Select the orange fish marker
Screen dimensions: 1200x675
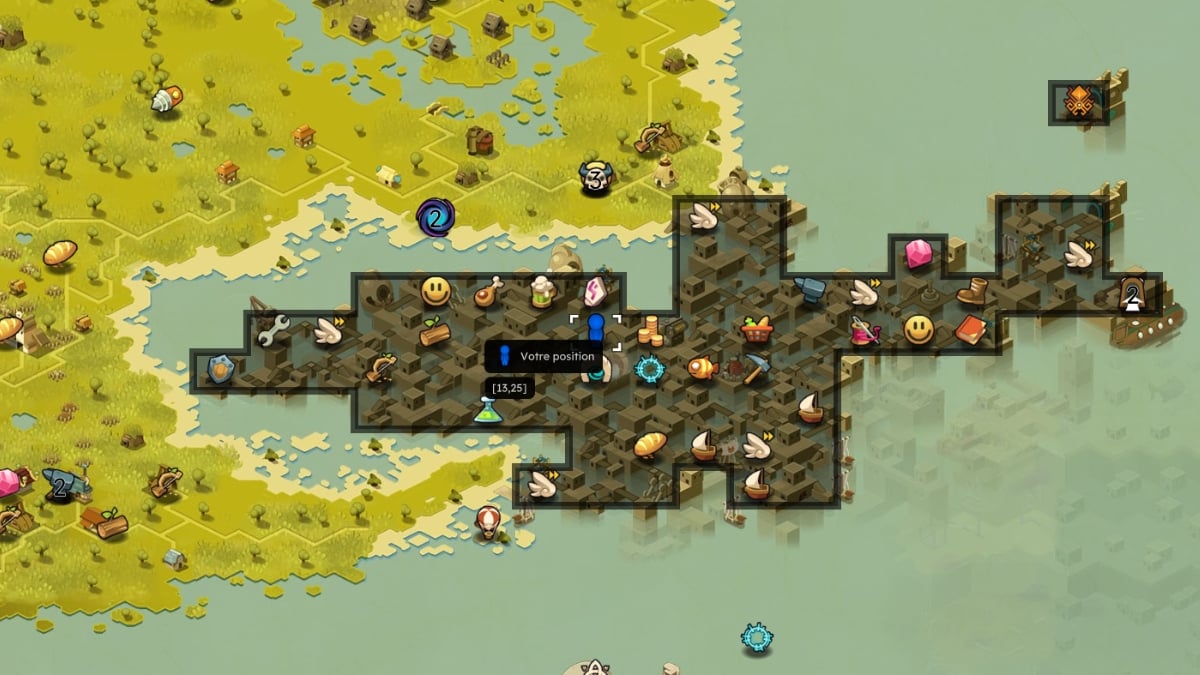click(x=702, y=368)
